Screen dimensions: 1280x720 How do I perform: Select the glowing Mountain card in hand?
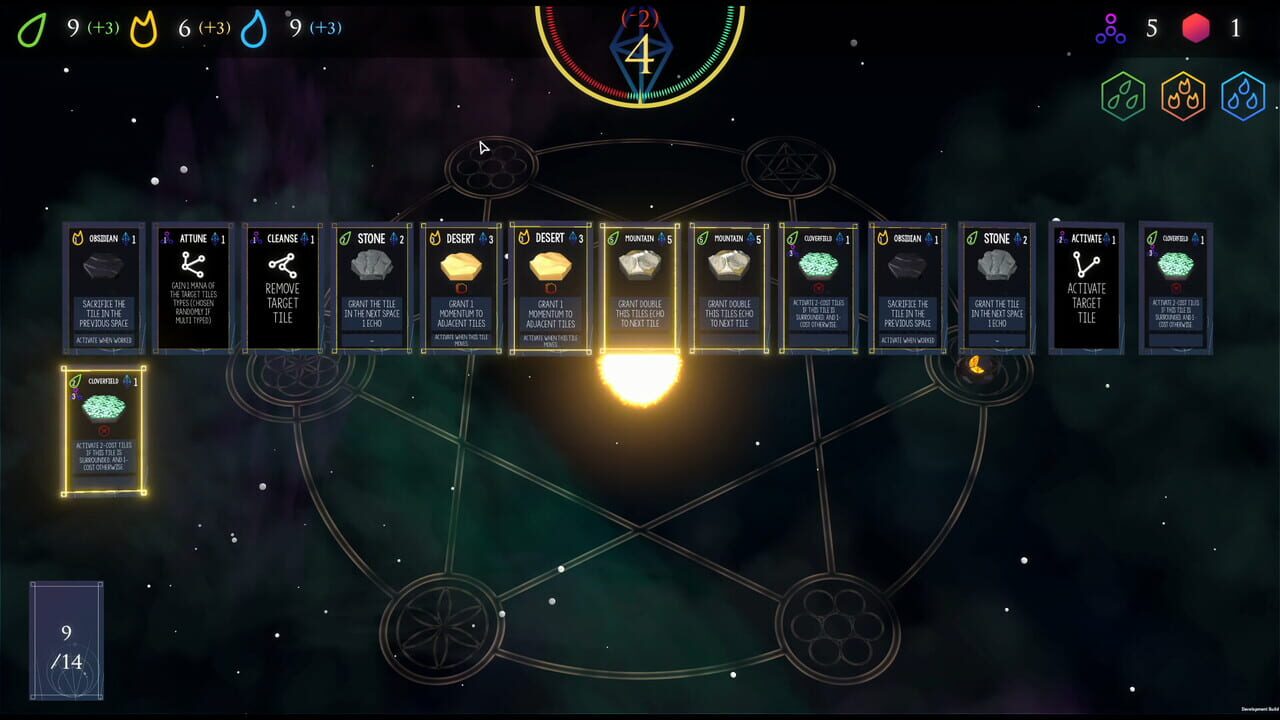click(x=639, y=285)
